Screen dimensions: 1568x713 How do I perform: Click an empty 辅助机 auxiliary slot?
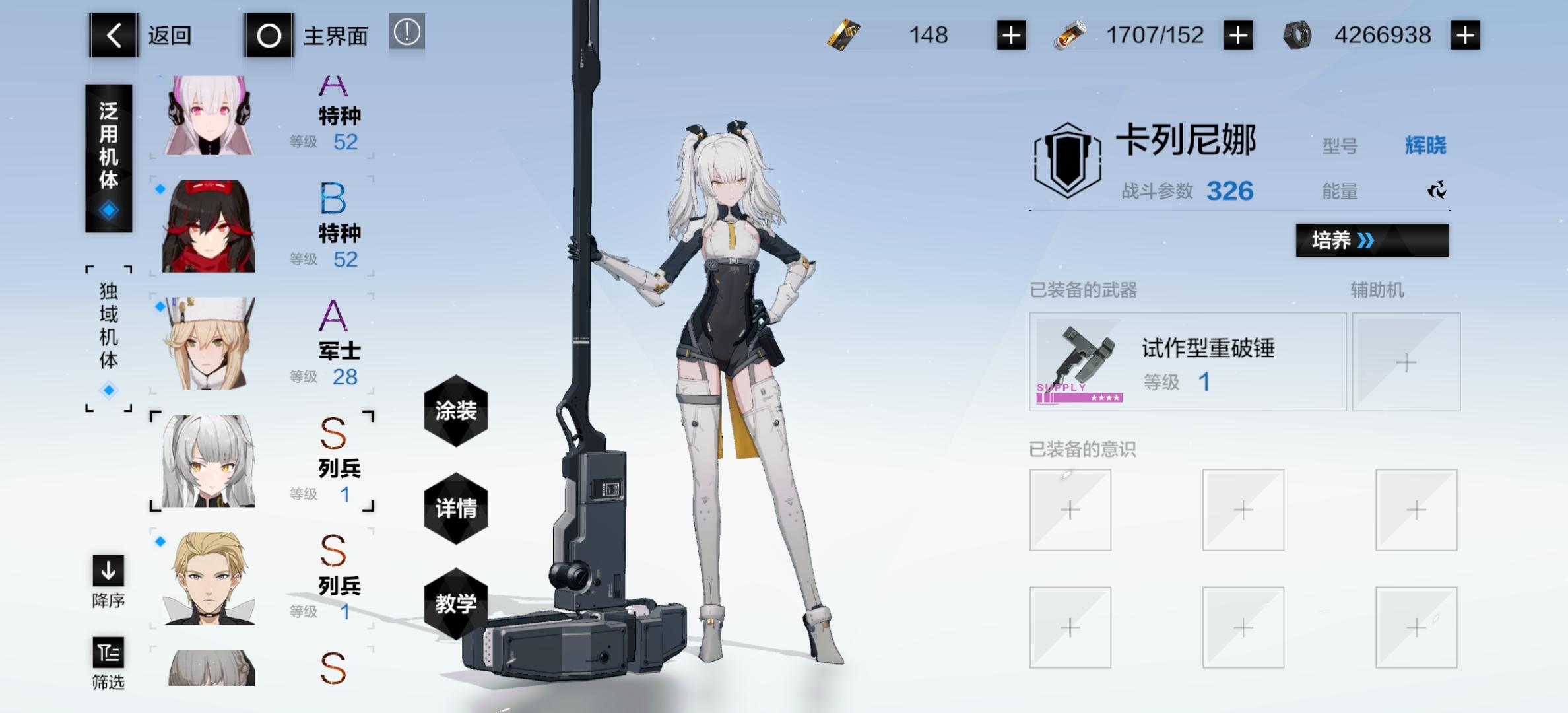point(1407,362)
